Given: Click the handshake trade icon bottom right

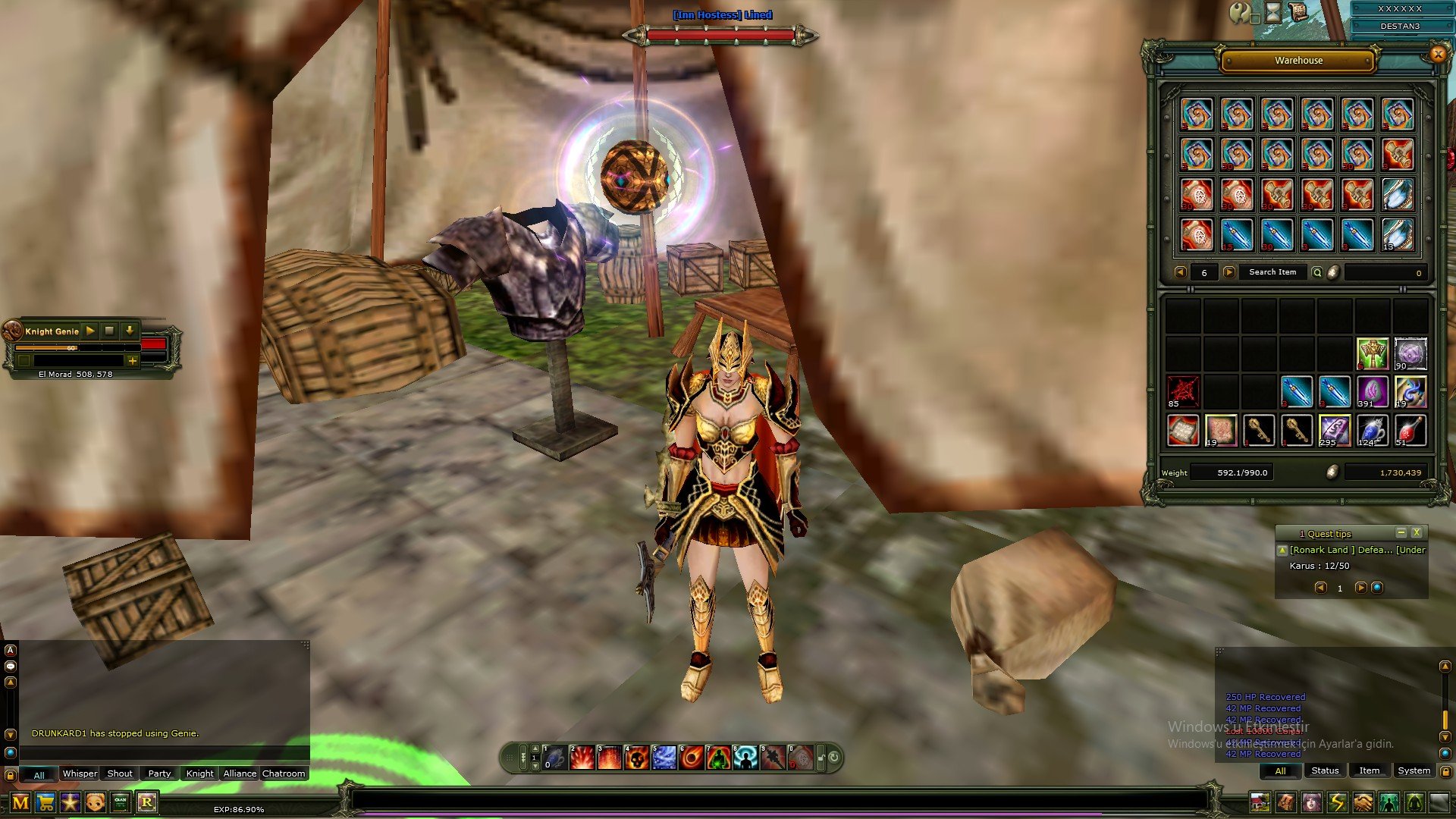Looking at the screenshot, I should [x=1362, y=802].
